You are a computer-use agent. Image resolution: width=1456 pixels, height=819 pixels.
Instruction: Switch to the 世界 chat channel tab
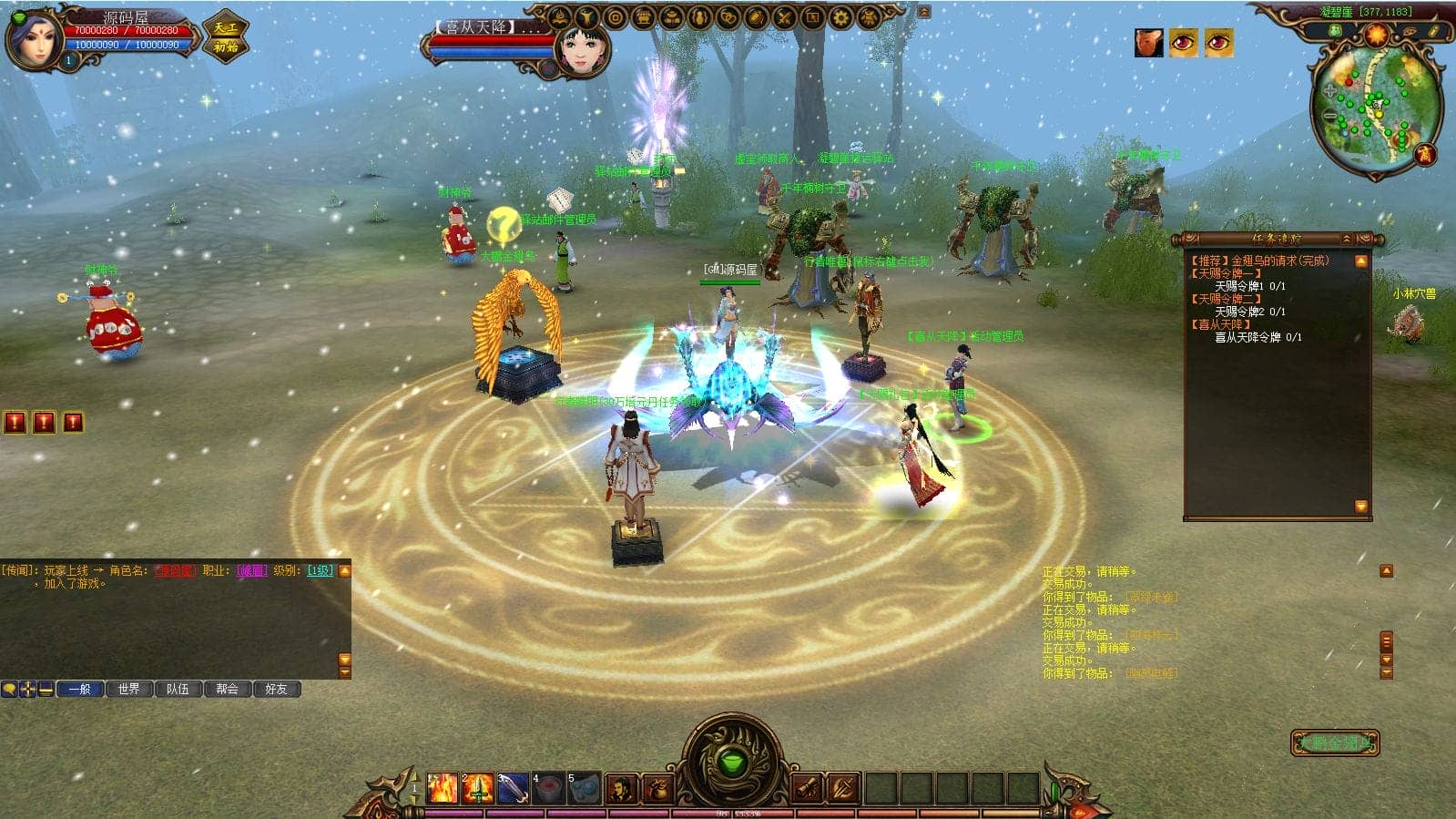point(129,689)
